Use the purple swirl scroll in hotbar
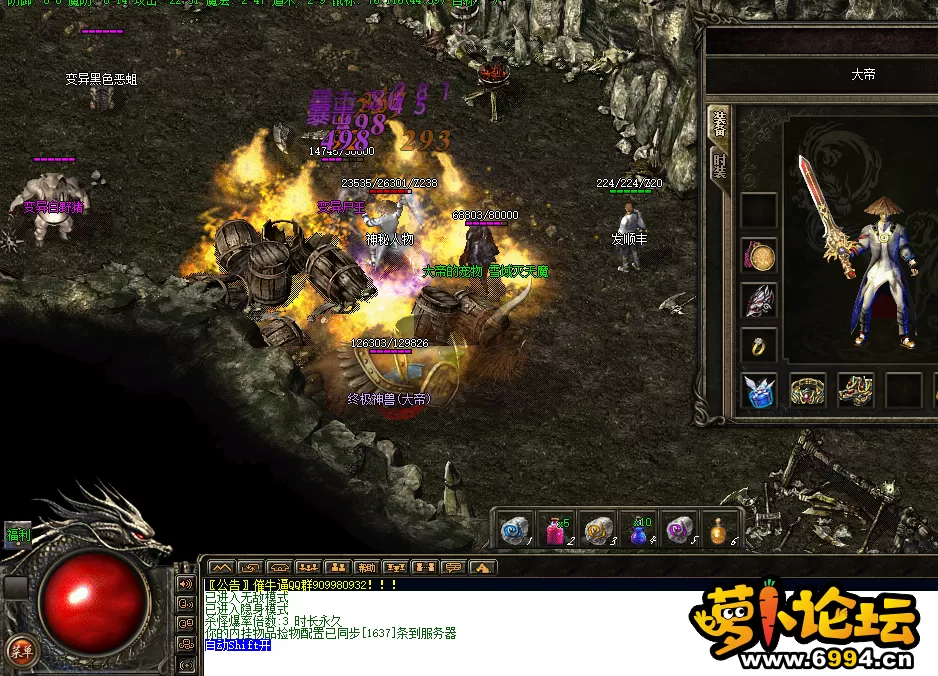 [x=678, y=530]
